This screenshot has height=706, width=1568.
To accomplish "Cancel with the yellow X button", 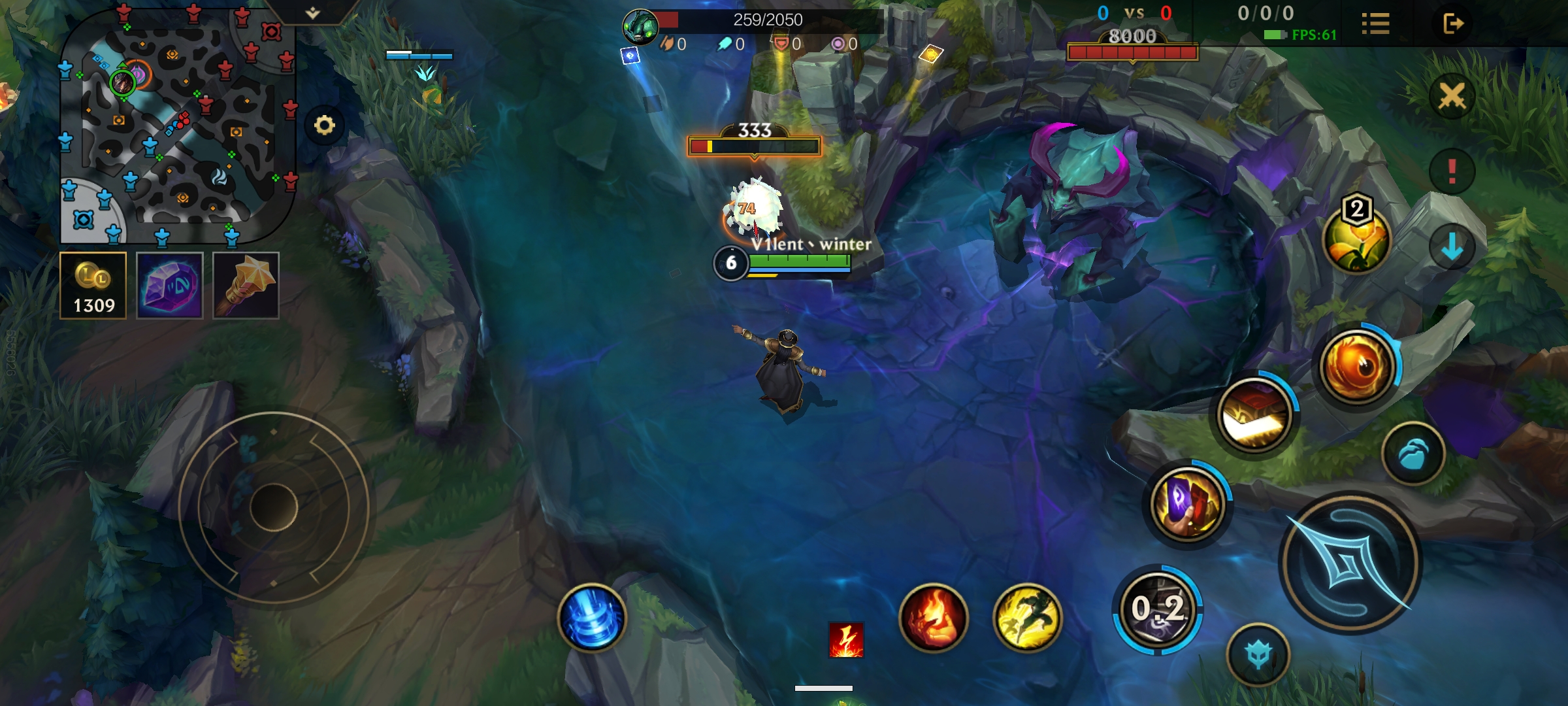I will [x=1452, y=96].
